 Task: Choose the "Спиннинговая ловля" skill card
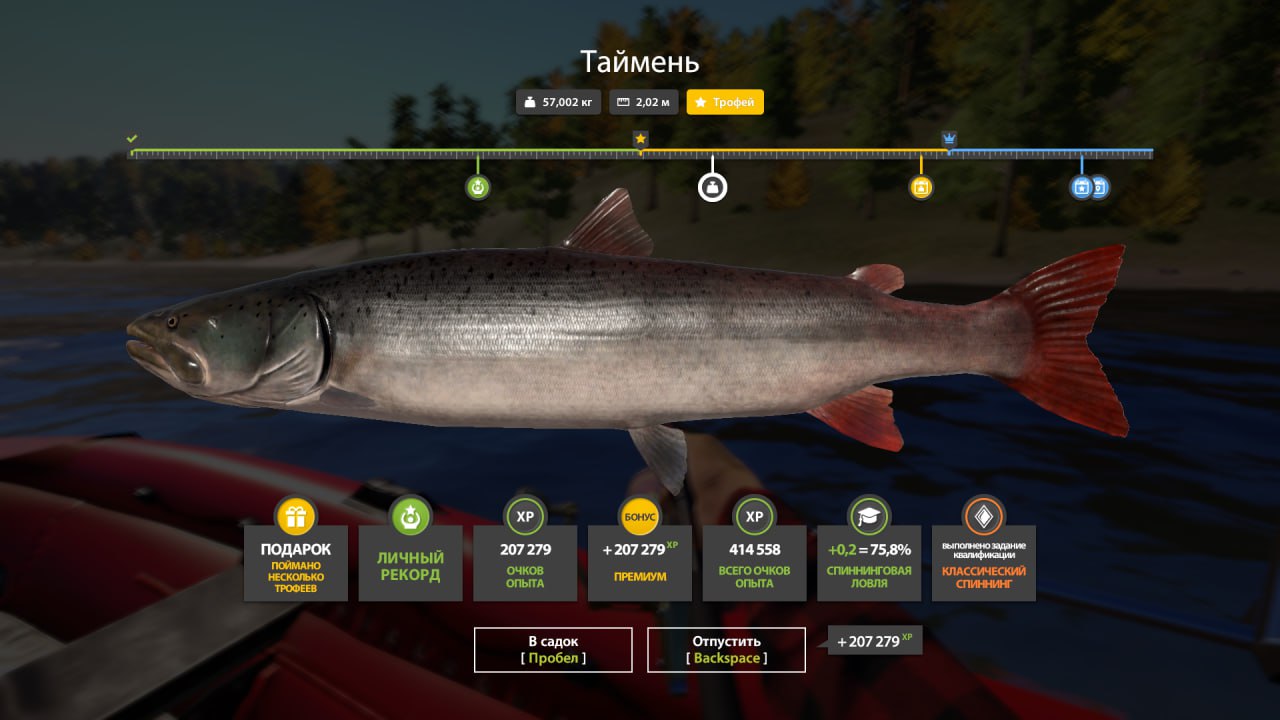click(x=869, y=562)
